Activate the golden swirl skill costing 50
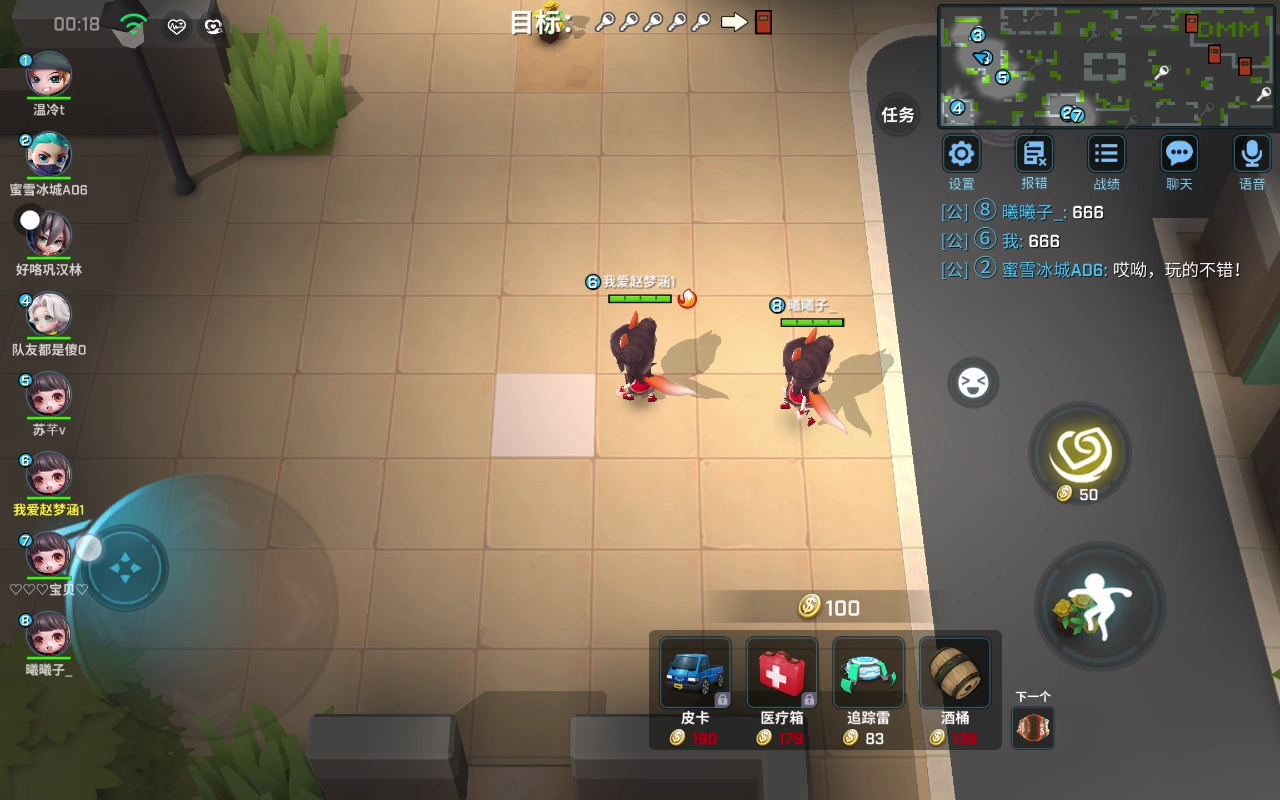The width and height of the screenshot is (1280, 800). click(1080, 453)
